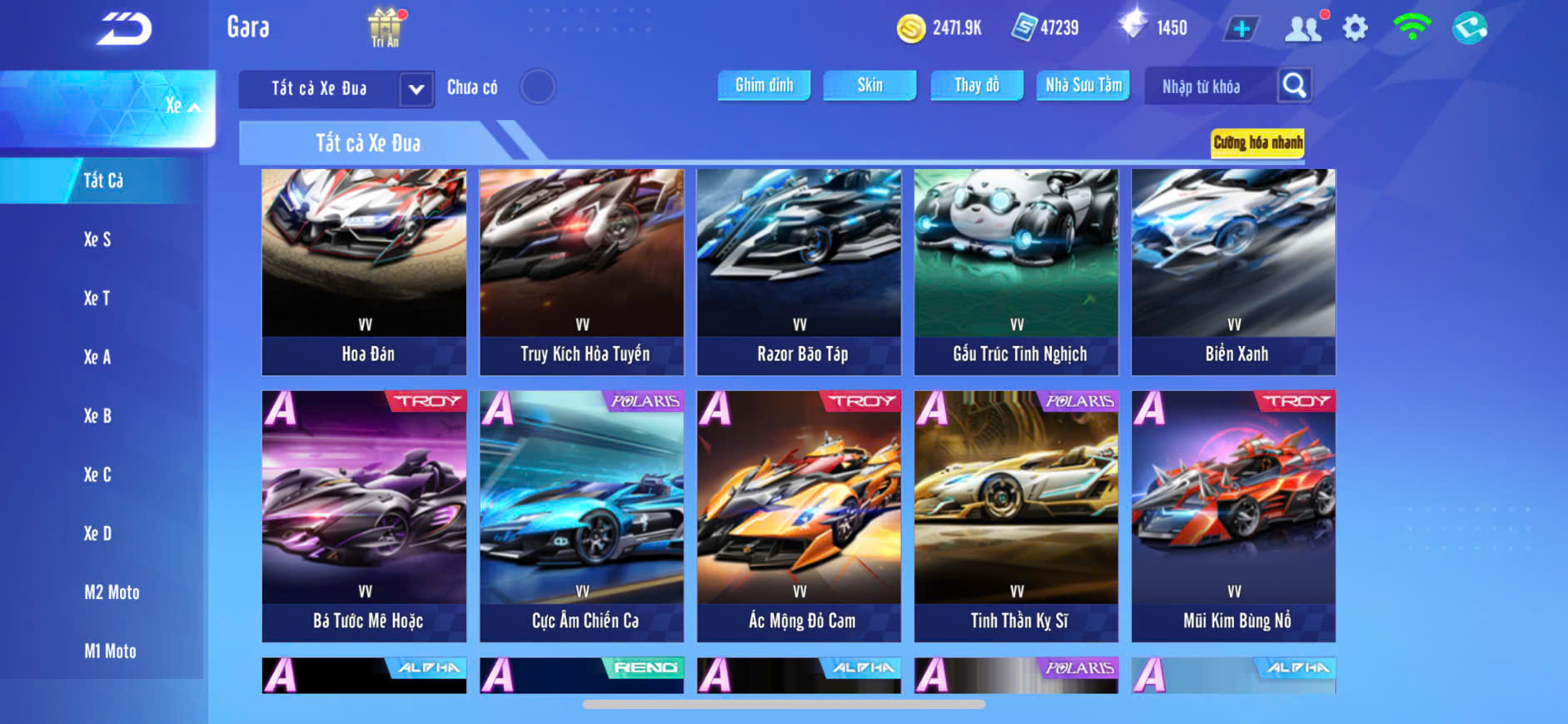Select the 'Cực Âm Chiến Ca' car
This screenshot has width=1568, height=724.
[581, 516]
